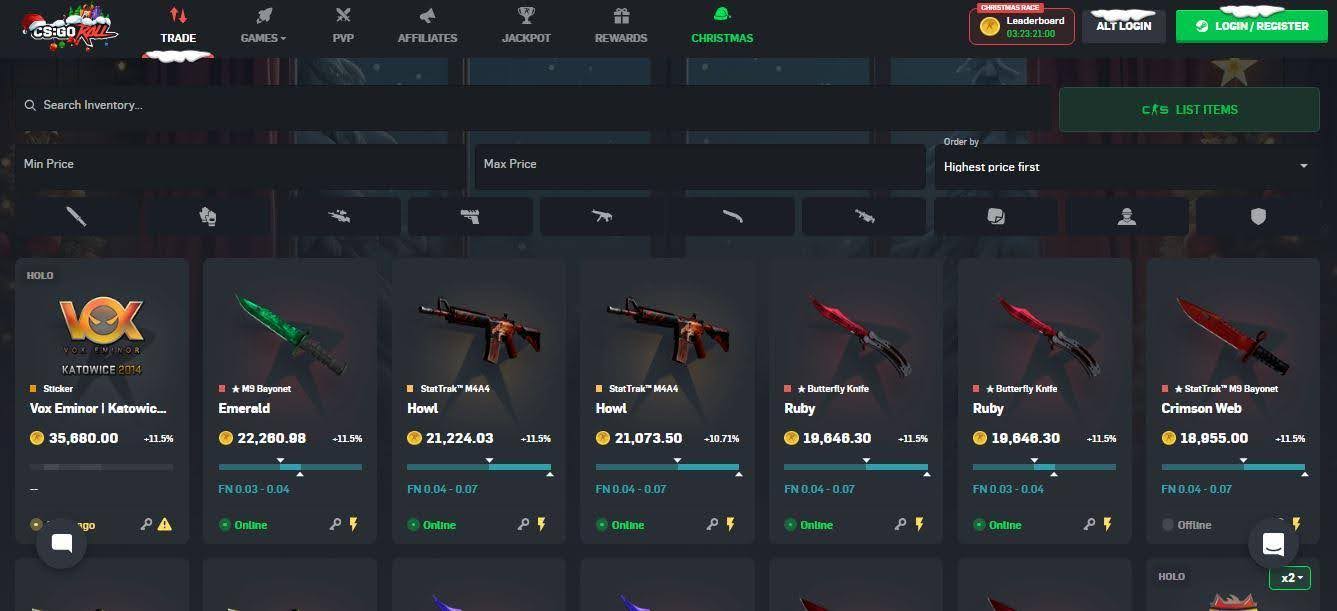Open the Affiliates page
The width and height of the screenshot is (1337, 611).
[x=427, y=27]
